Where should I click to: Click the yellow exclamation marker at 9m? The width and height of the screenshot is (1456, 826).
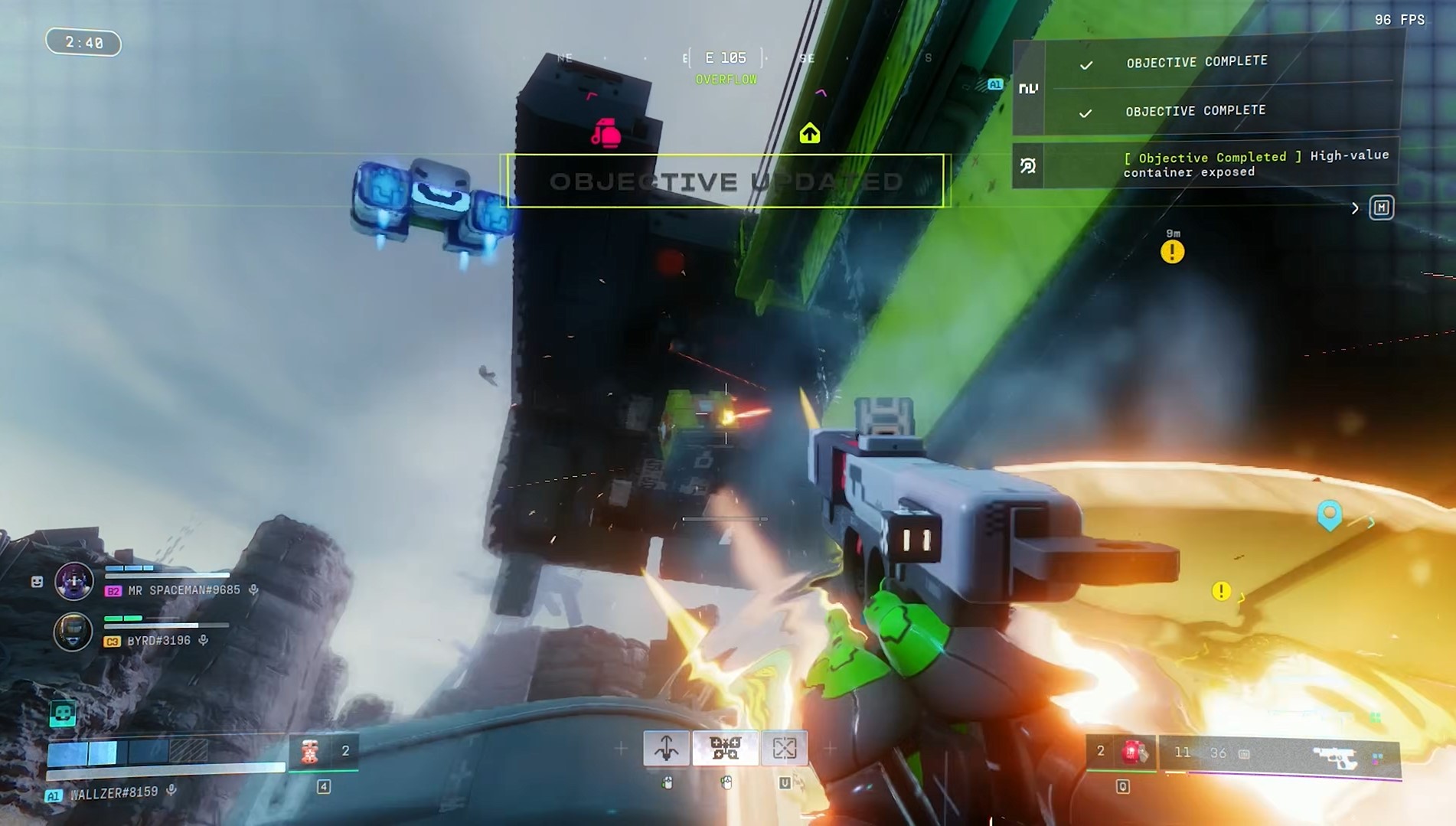pos(1172,251)
